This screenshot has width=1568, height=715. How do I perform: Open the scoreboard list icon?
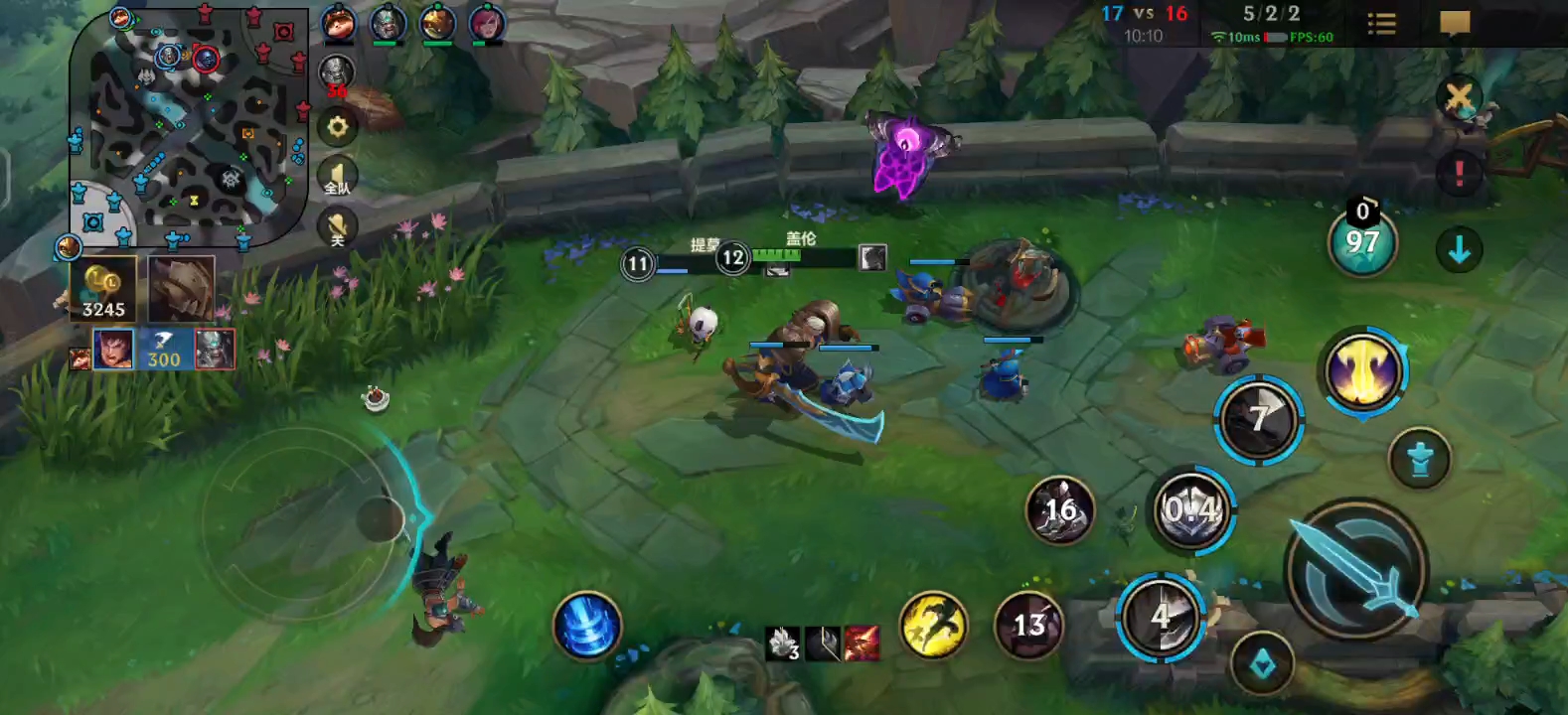point(1381,24)
